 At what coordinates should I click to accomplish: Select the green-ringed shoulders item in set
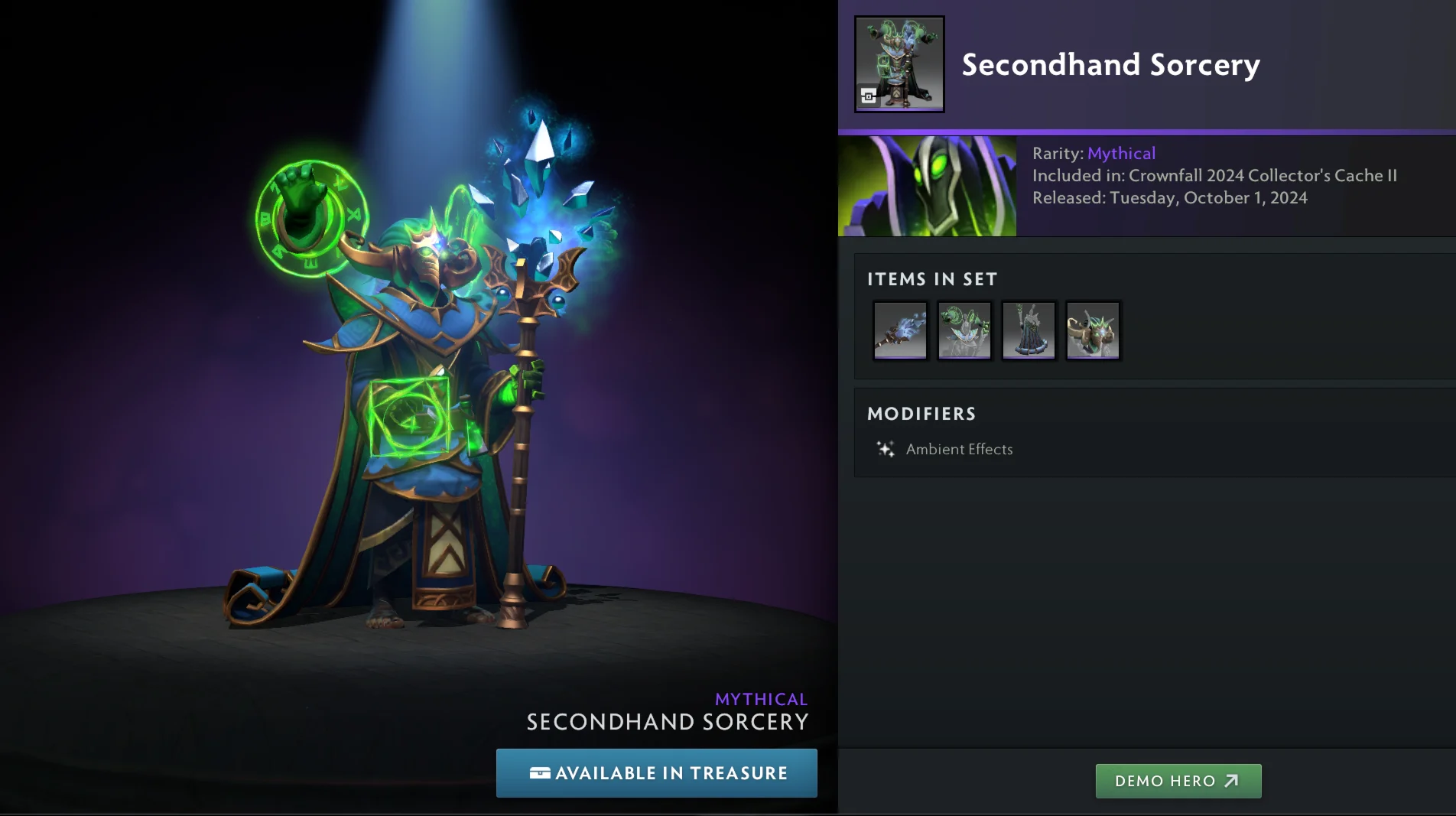pos(964,330)
